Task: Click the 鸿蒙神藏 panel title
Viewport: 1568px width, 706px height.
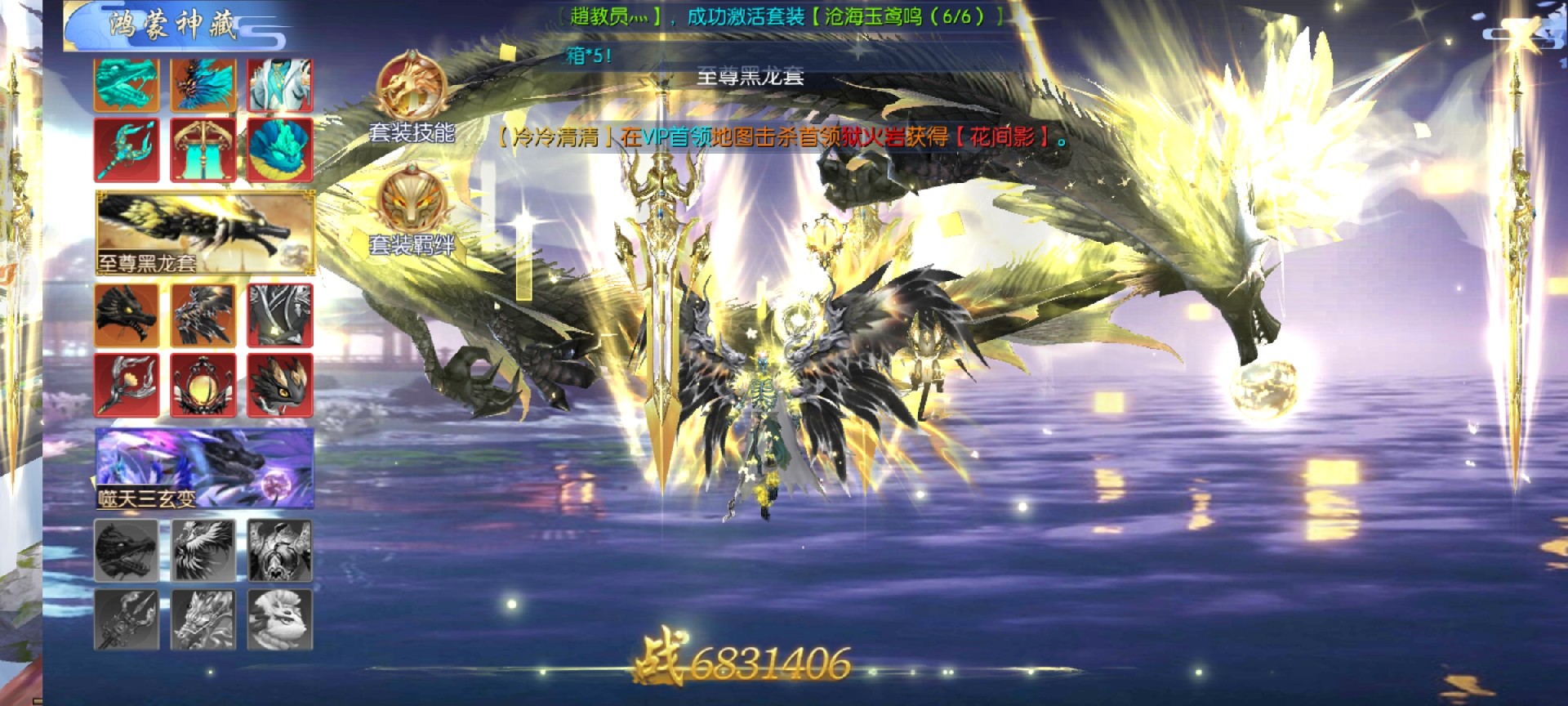Action: 173,25
